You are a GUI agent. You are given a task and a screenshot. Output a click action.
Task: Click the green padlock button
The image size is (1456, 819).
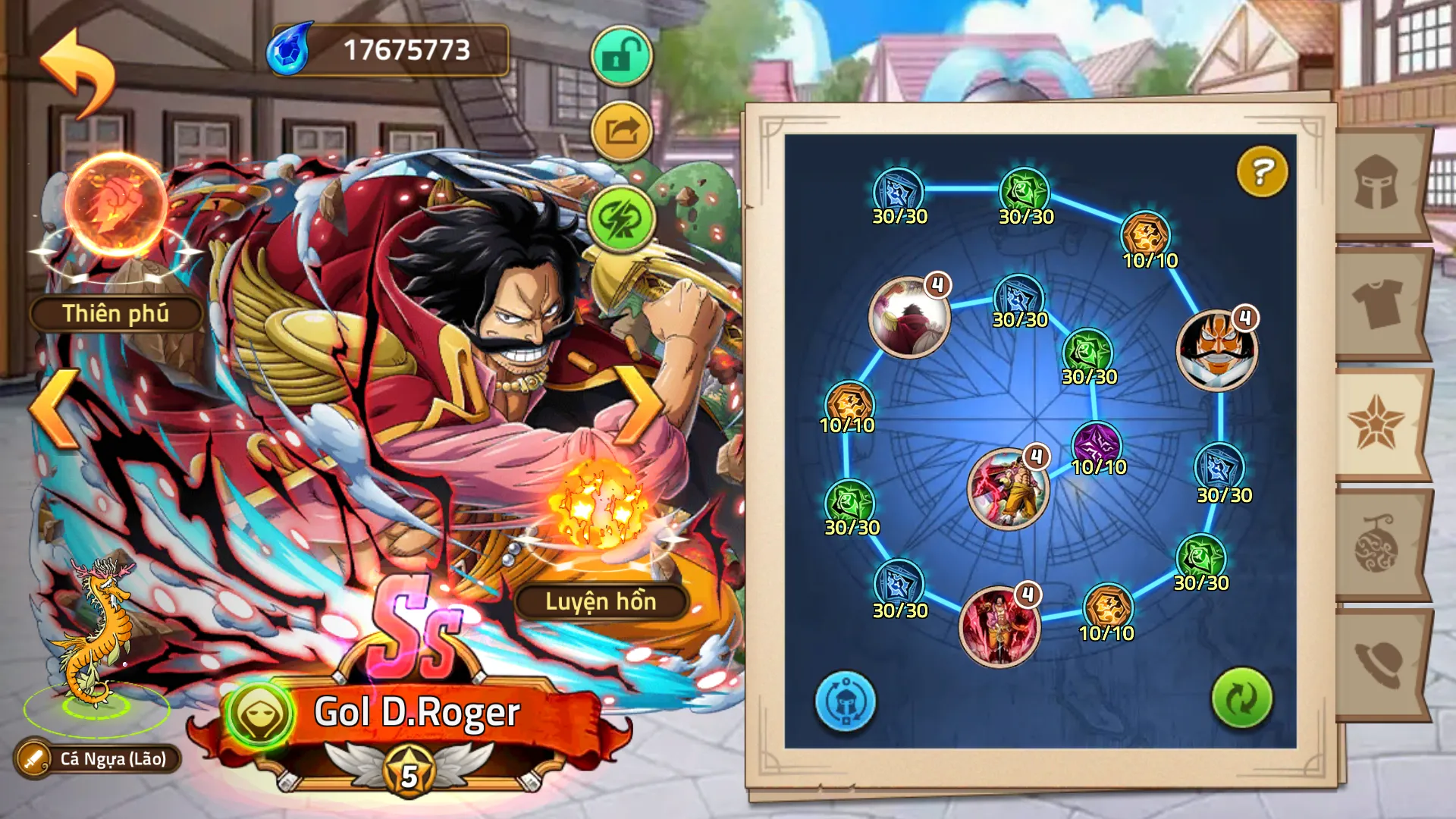click(x=621, y=56)
